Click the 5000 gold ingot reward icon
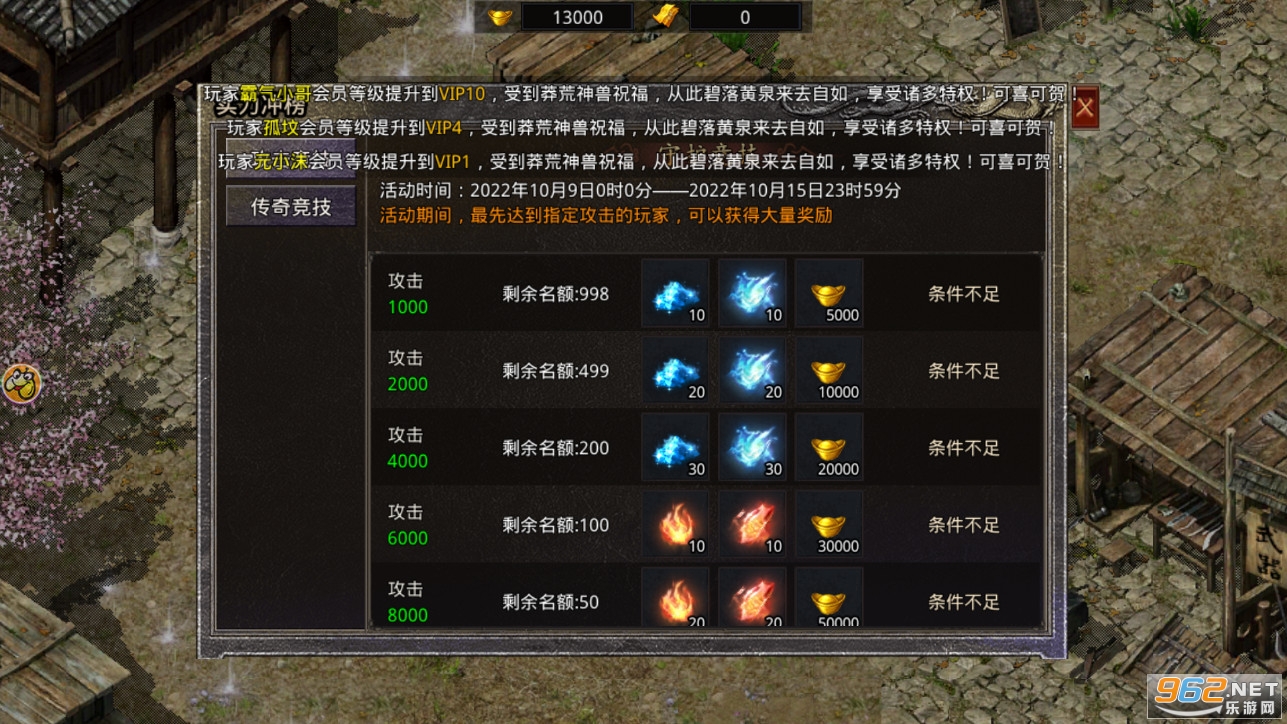1287x724 pixels. click(828, 293)
